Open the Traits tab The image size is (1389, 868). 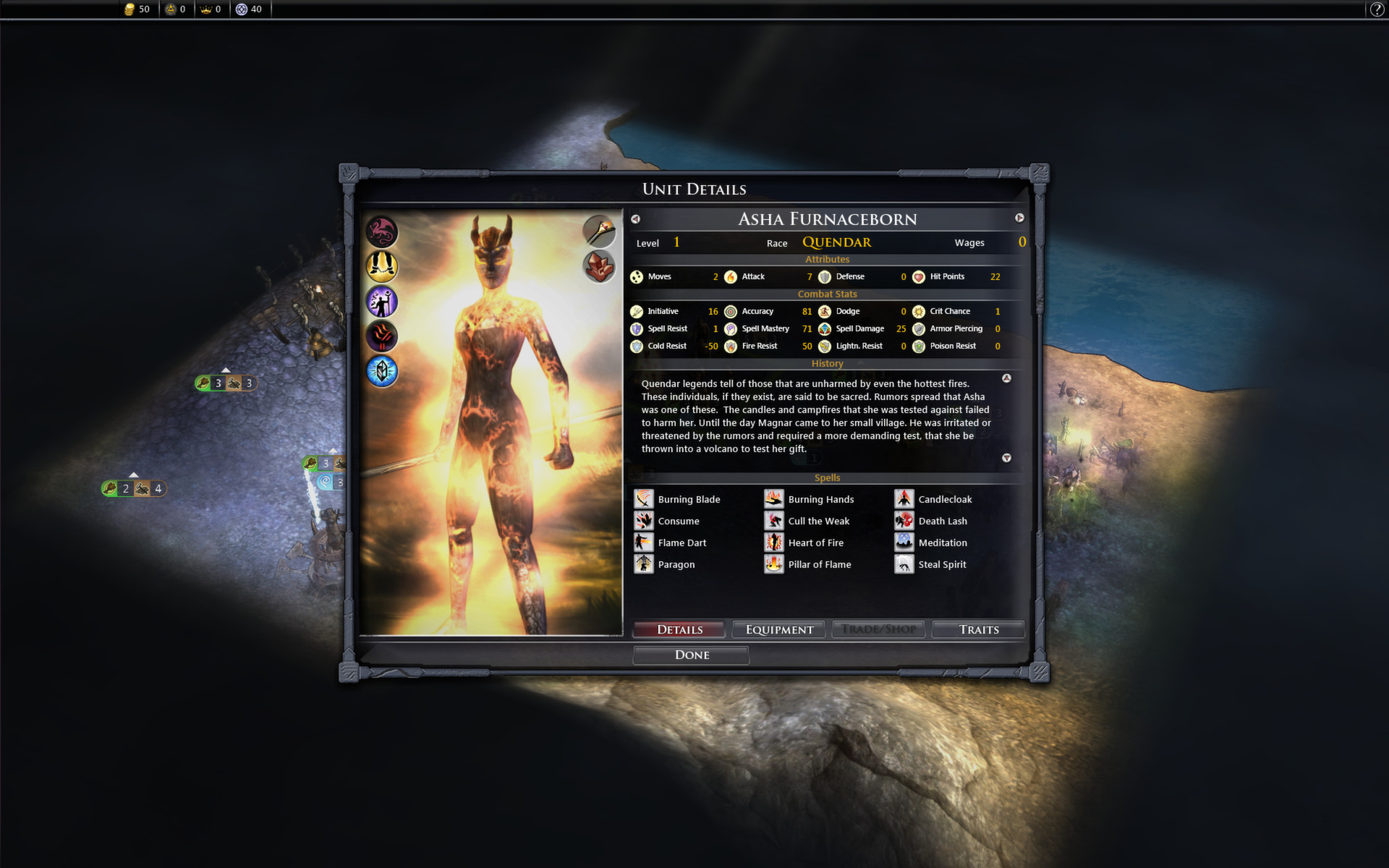tap(978, 629)
